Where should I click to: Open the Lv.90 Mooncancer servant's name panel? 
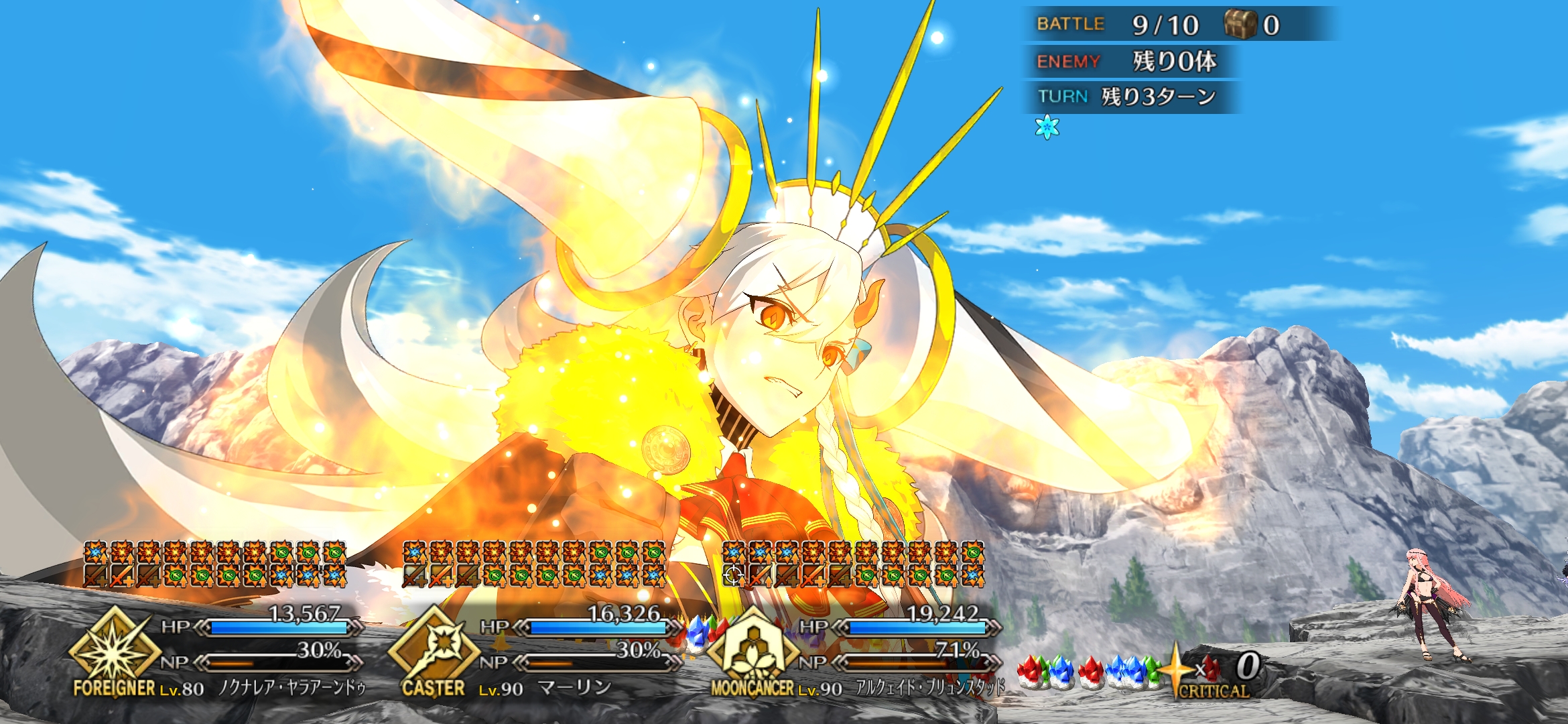(x=930, y=688)
